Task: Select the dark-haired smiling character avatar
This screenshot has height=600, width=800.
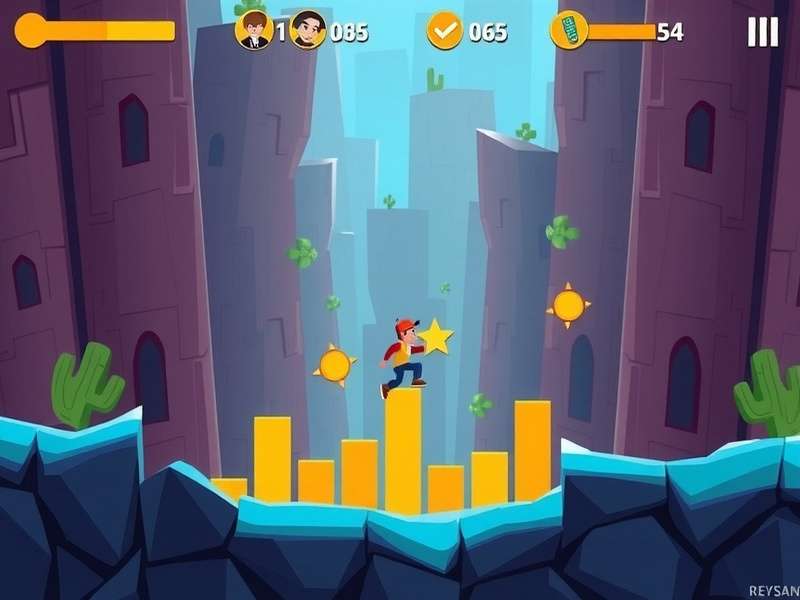Action: pyautogui.click(x=309, y=30)
